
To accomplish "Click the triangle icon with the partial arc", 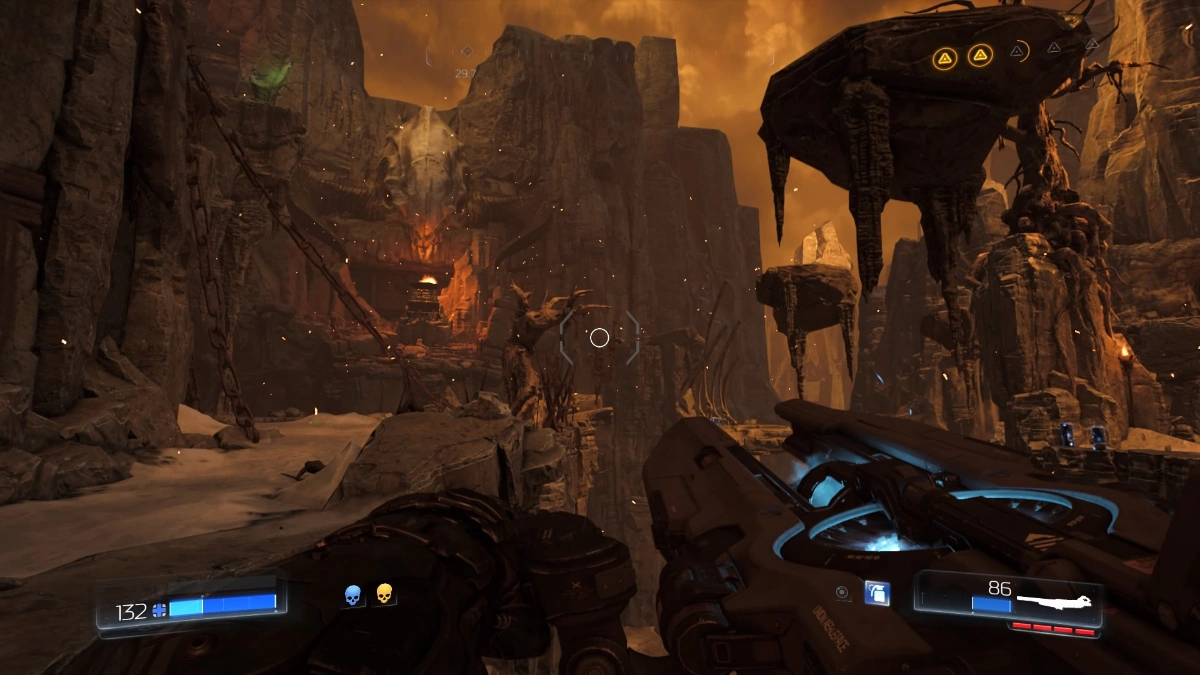I will click(x=1017, y=51).
